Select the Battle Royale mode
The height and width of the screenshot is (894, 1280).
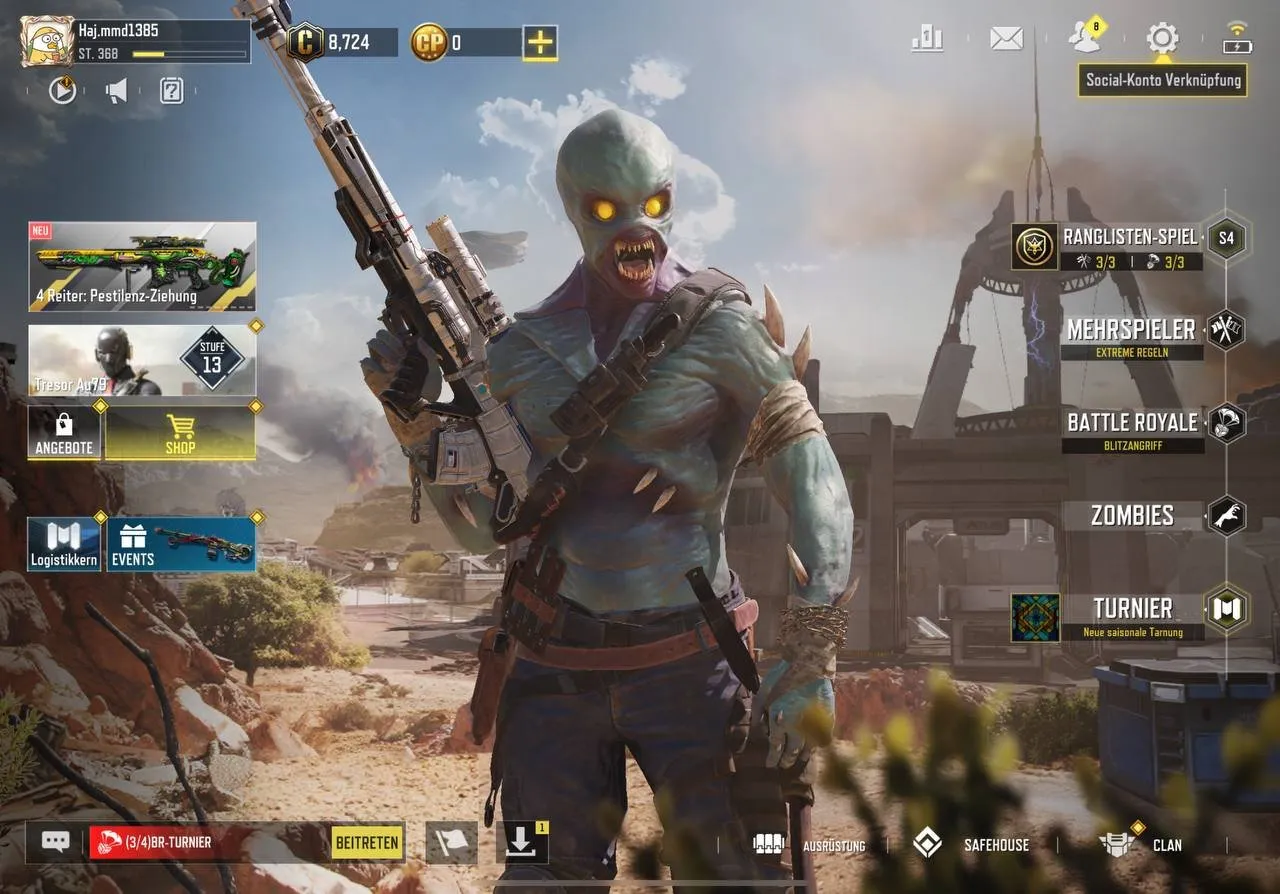point(1131,423)
